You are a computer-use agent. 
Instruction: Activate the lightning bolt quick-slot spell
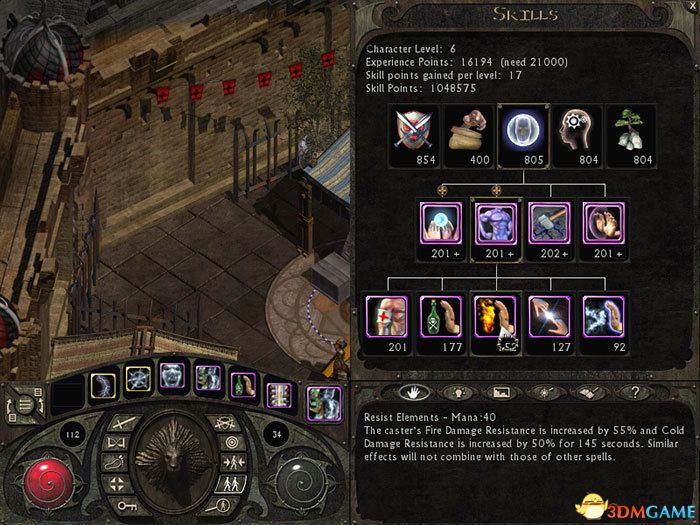(104, 385)
